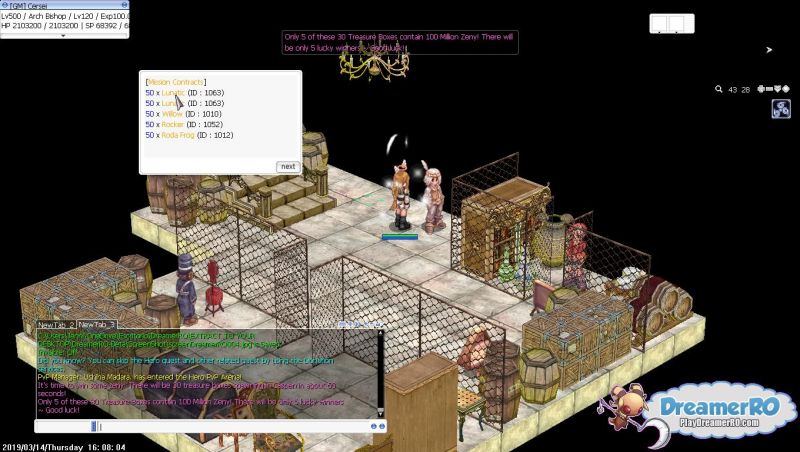Click the blue swirl status buff icon

781,110
